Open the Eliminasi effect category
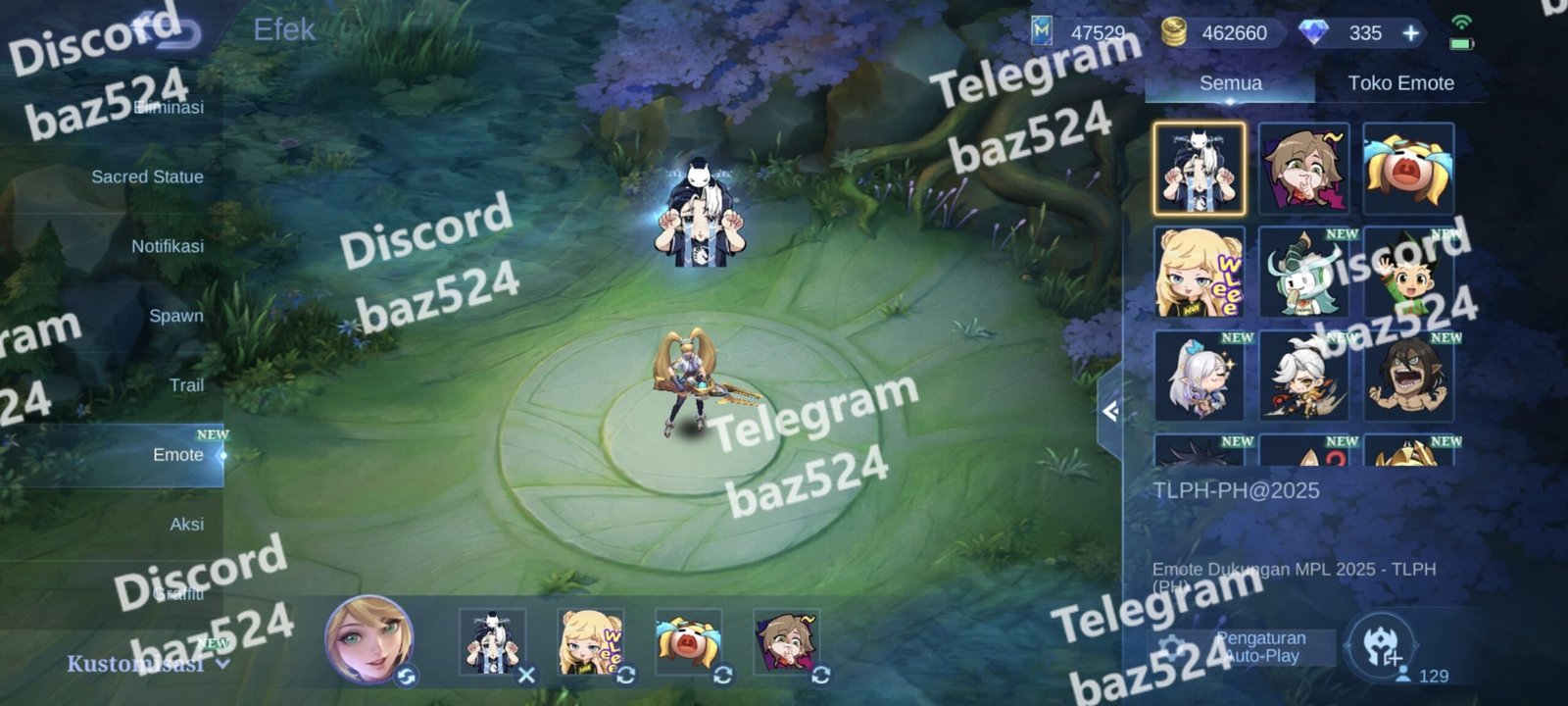 [x=167, y=107]
